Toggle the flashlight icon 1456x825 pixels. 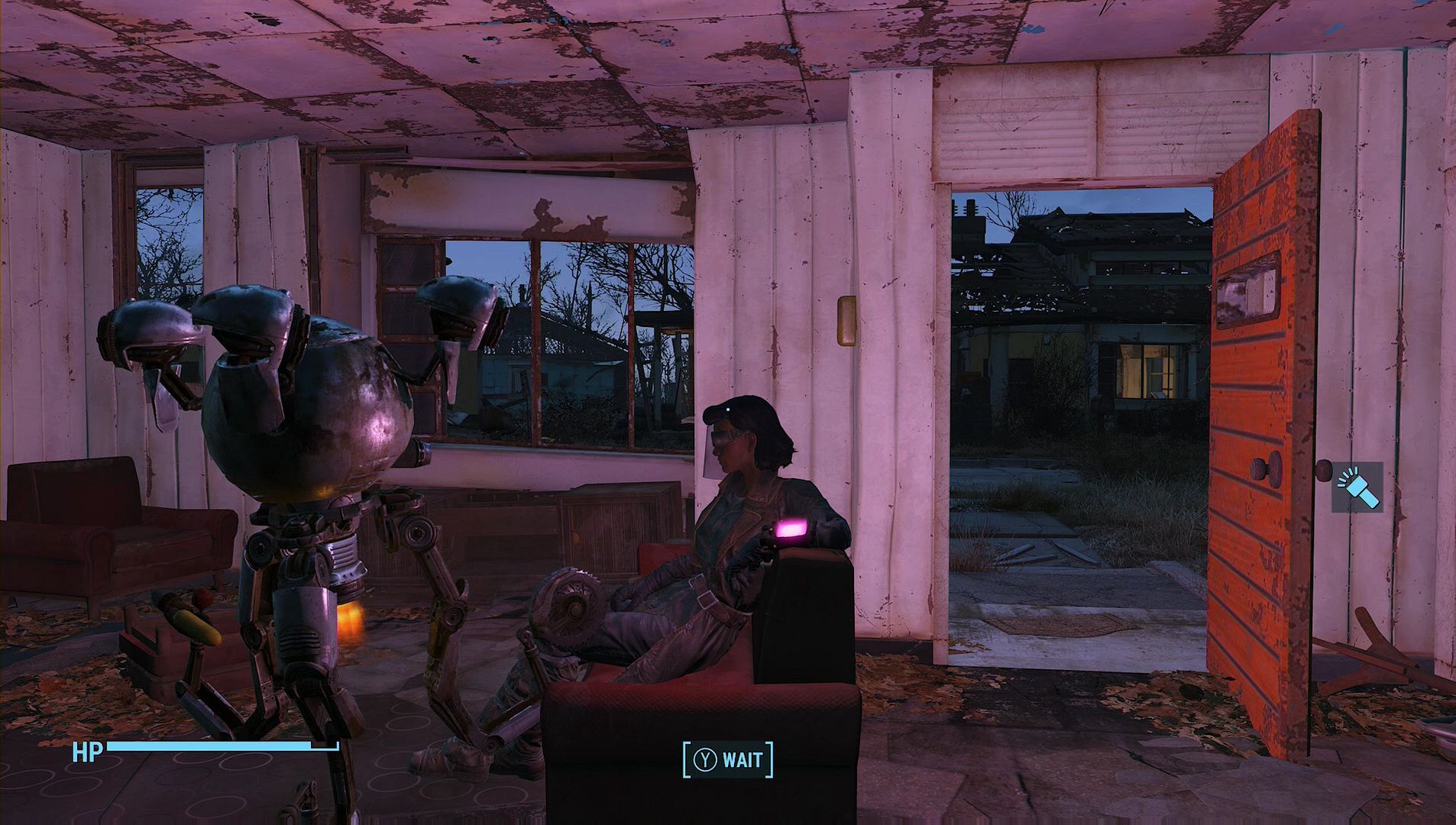pos(1357,487)
